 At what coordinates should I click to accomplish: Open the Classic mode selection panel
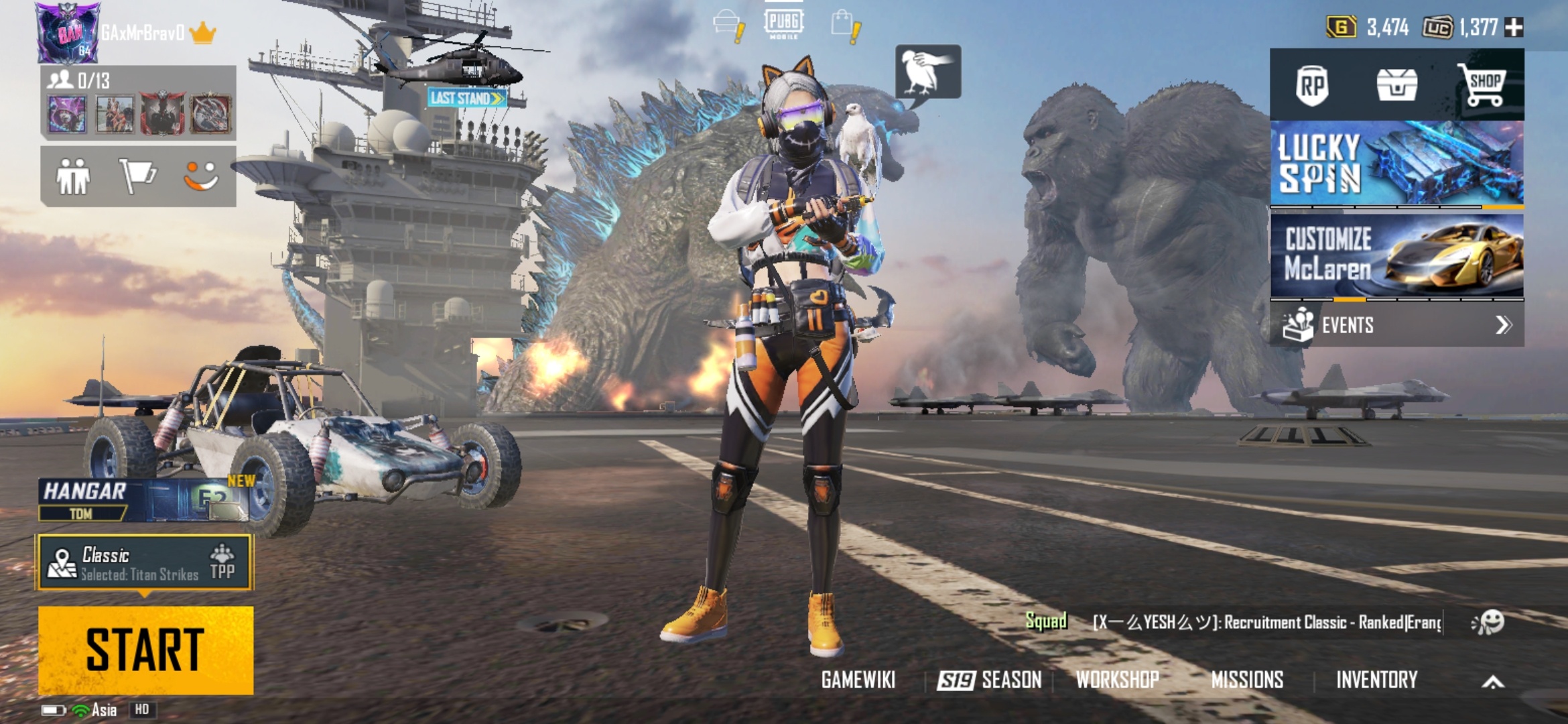[145, 562]
